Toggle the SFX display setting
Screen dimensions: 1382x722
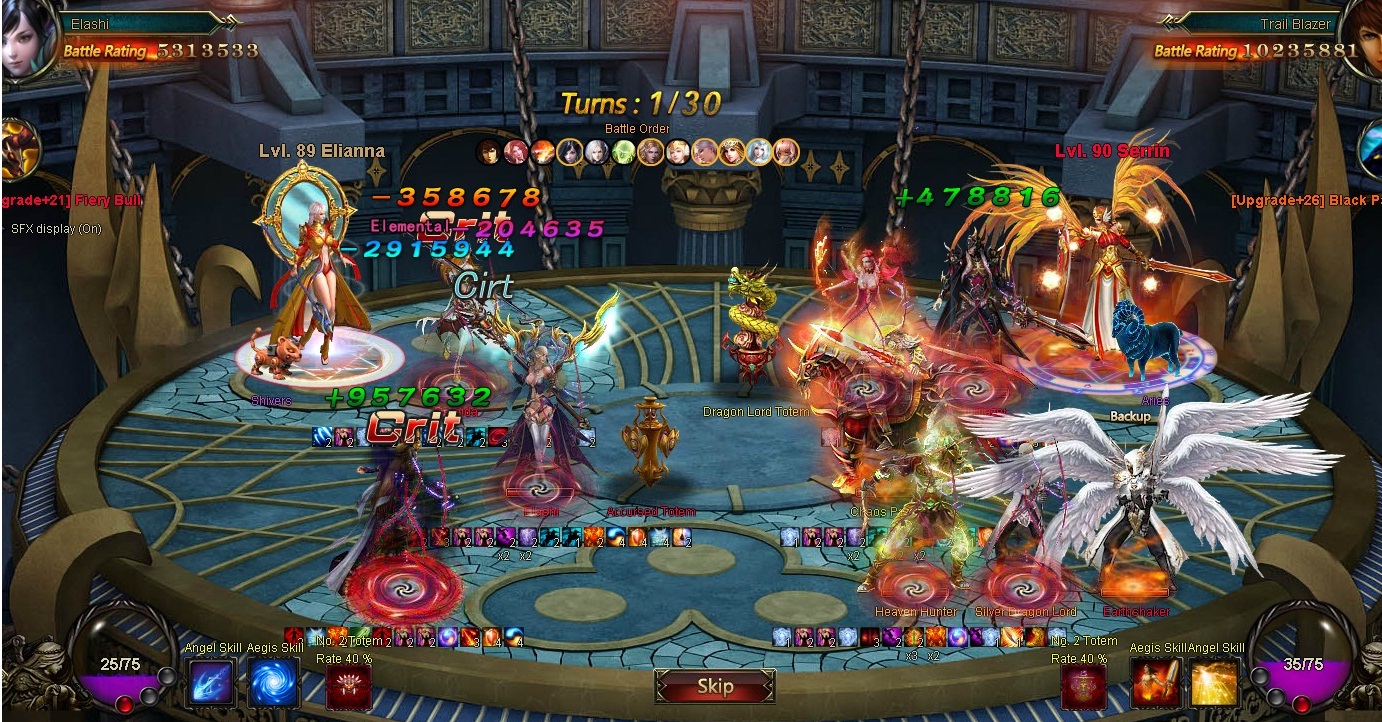pyautogui.click(x=57, y=228)
